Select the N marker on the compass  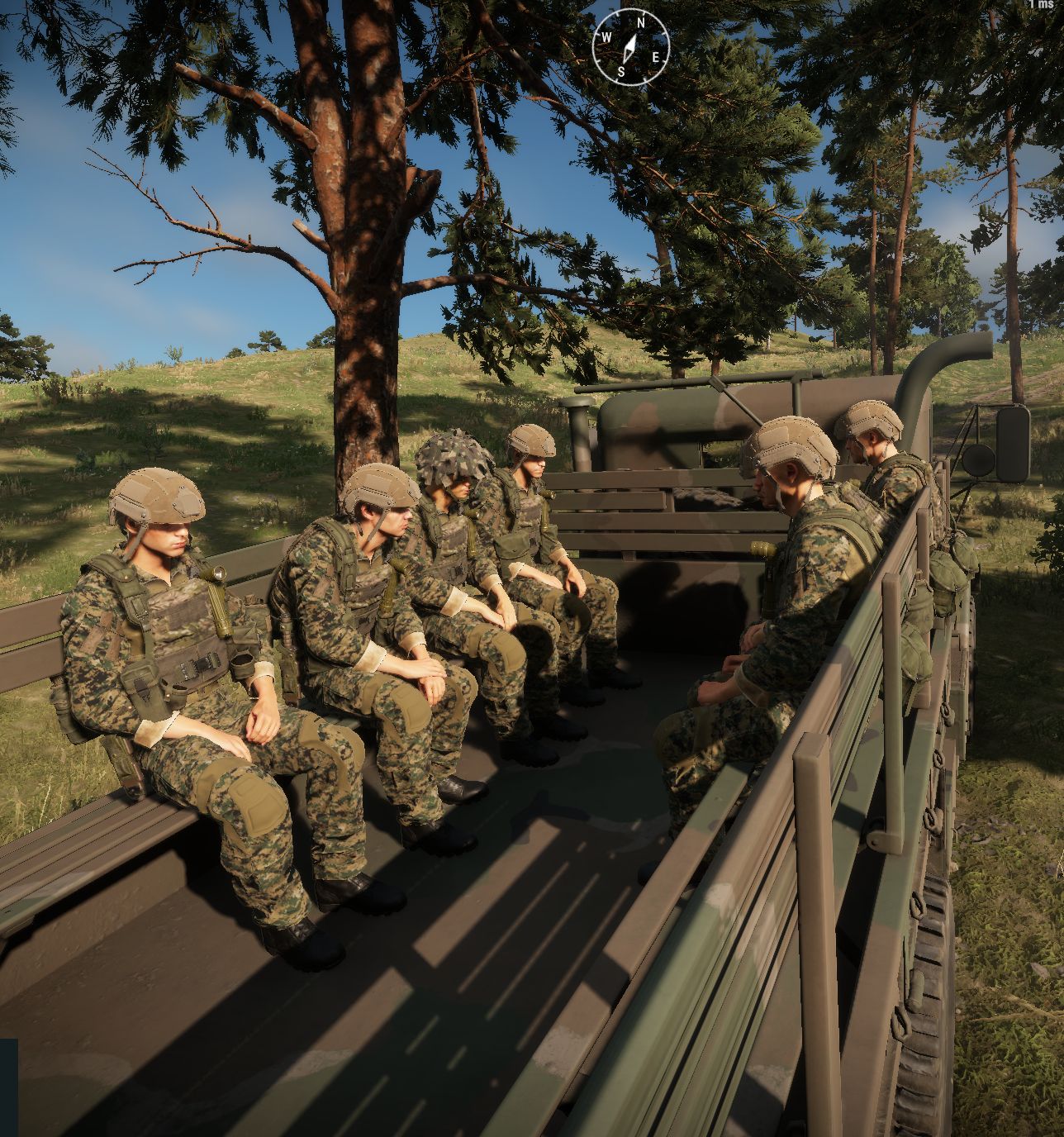pyautogui.click(x=641, y=22)
